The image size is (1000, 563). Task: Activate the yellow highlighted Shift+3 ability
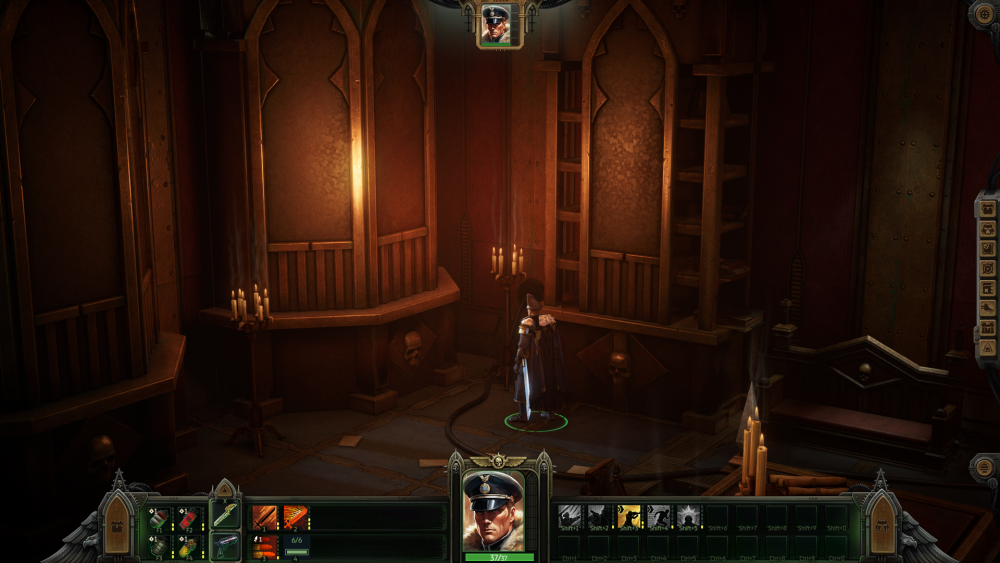click(629, 517)
